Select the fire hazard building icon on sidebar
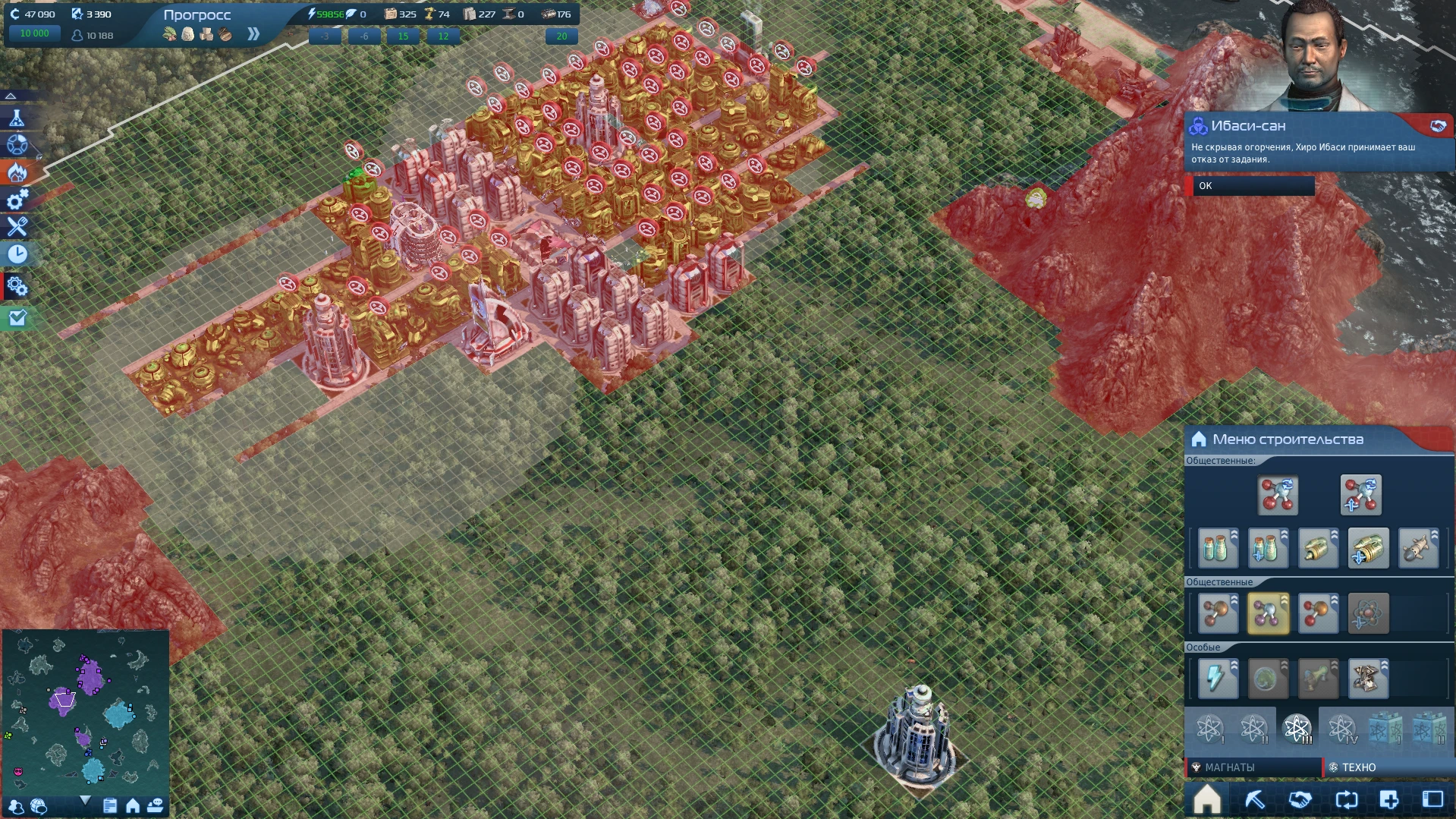Image resolution: width=1456 pixels, height=819 pixels. (x=17, y=173)
